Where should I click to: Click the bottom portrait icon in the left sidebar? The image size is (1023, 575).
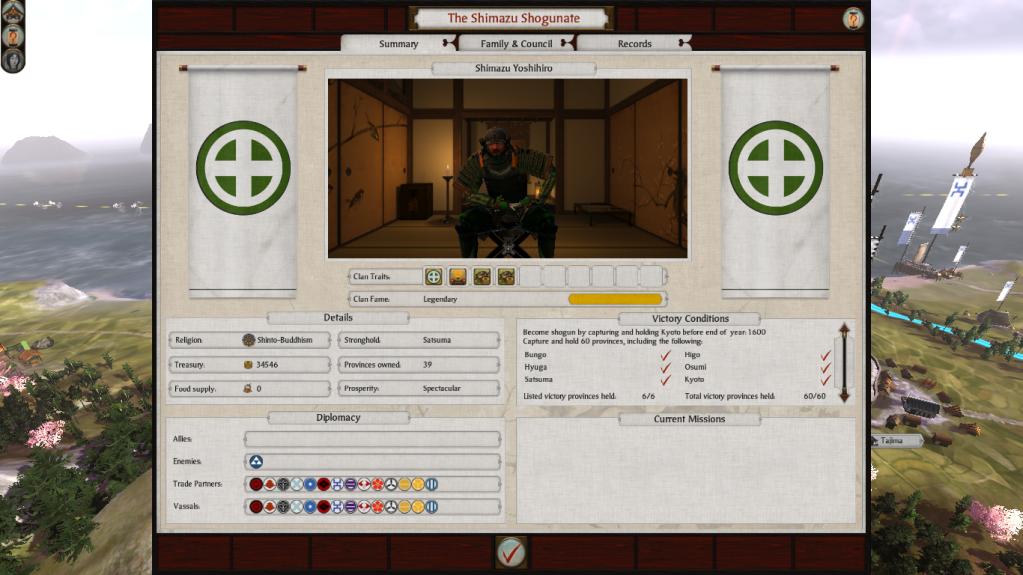[x=13, y=60]
